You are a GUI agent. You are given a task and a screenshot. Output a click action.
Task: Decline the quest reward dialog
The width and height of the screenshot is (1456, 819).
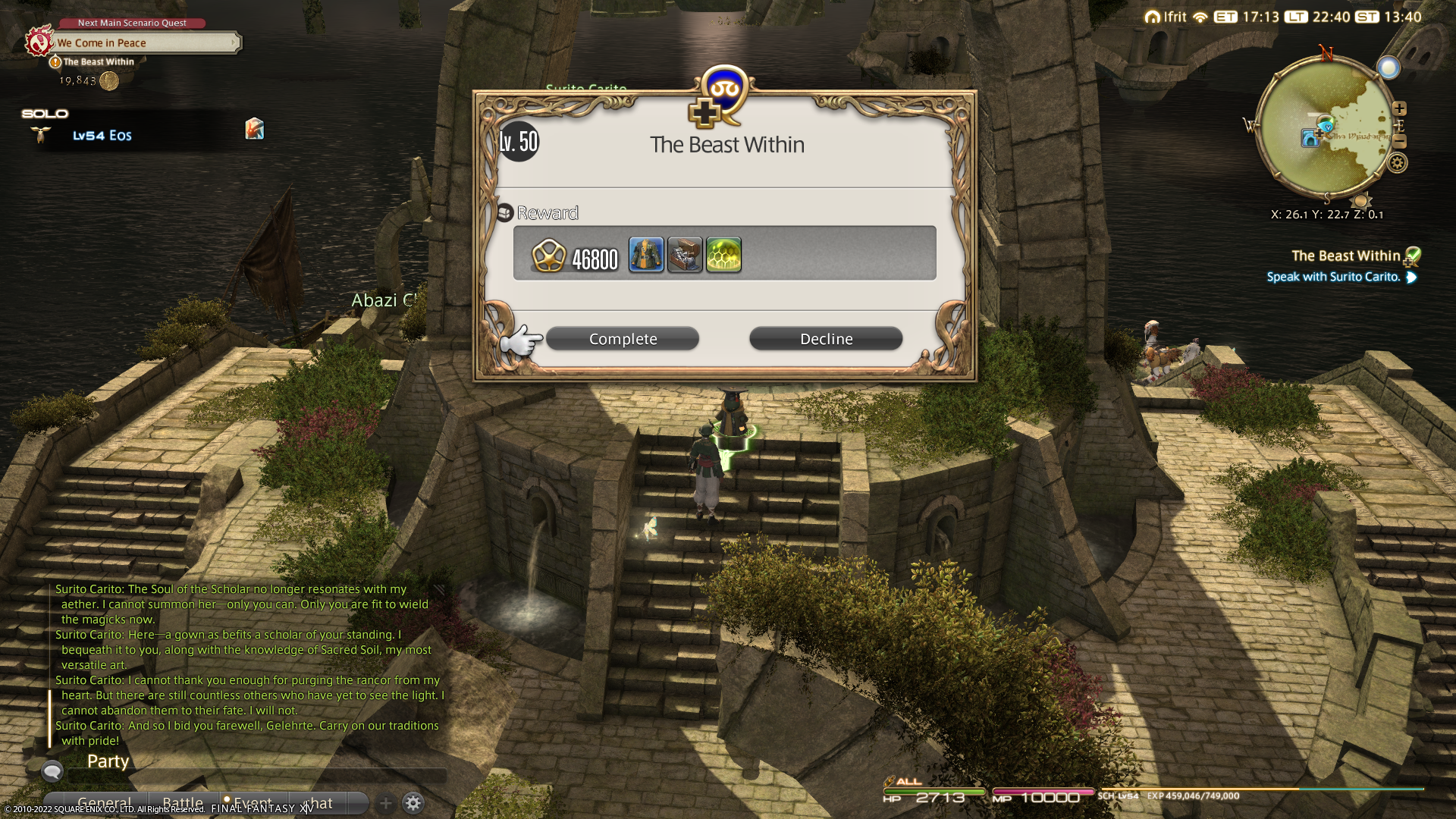[x=826, y=339]
